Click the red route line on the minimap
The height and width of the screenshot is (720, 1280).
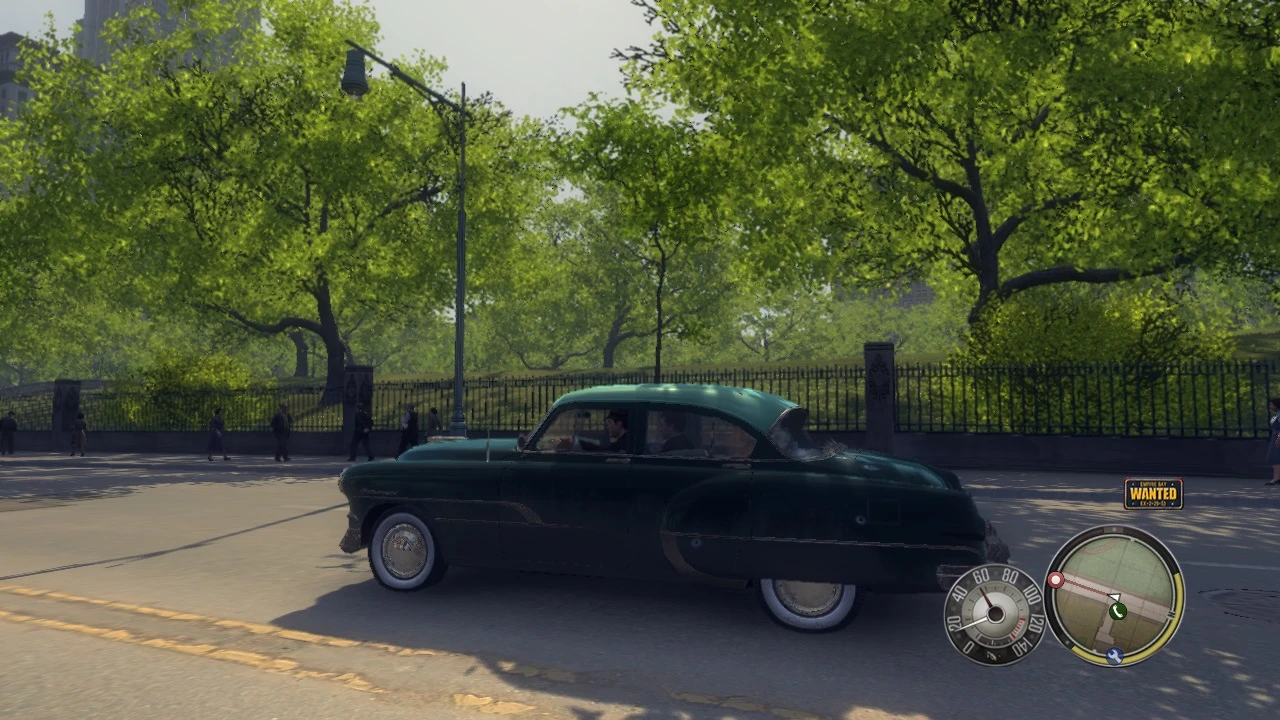pyautogui.click(x=1084, y=588)
